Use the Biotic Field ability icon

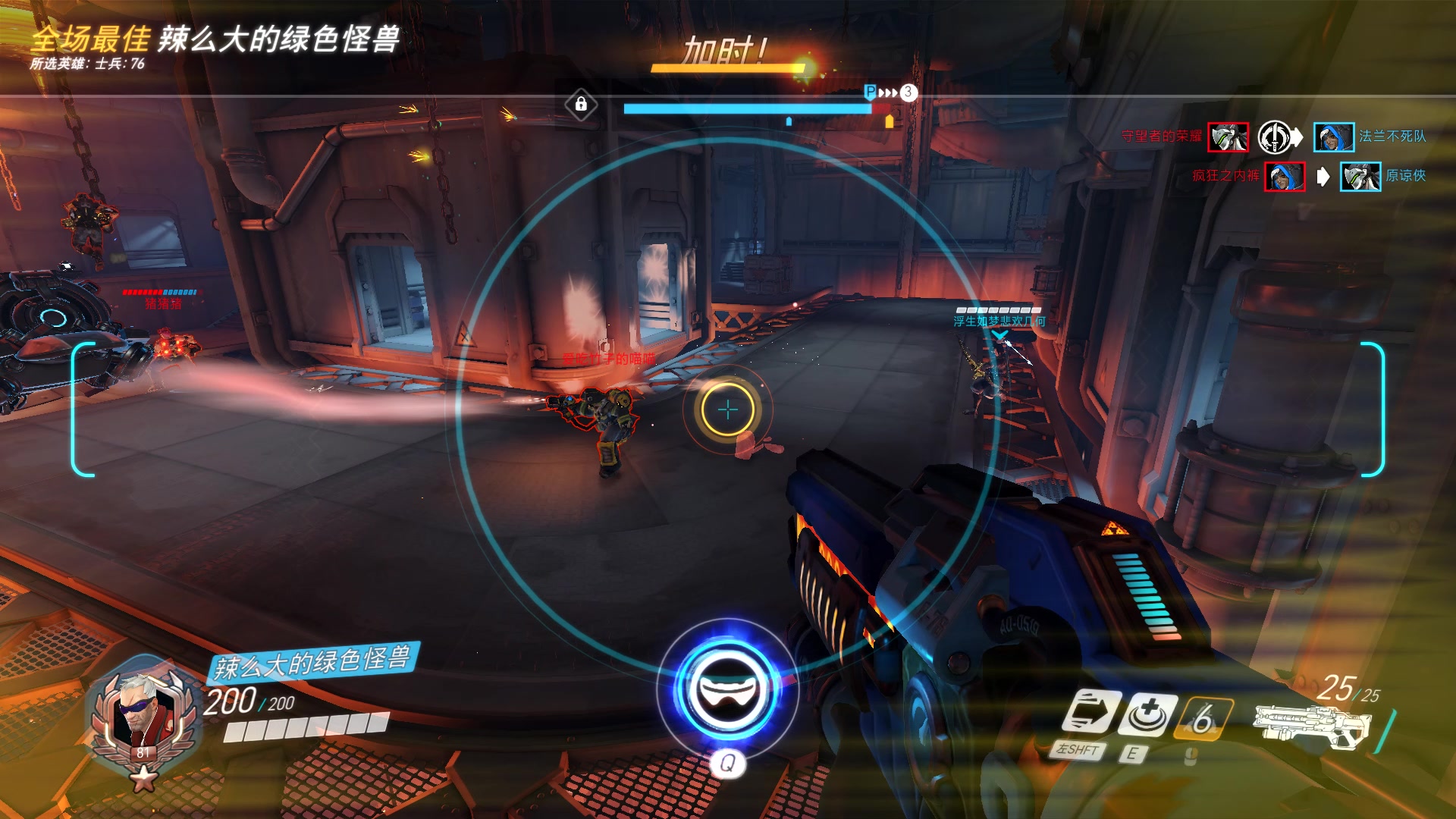point(1149,714)
